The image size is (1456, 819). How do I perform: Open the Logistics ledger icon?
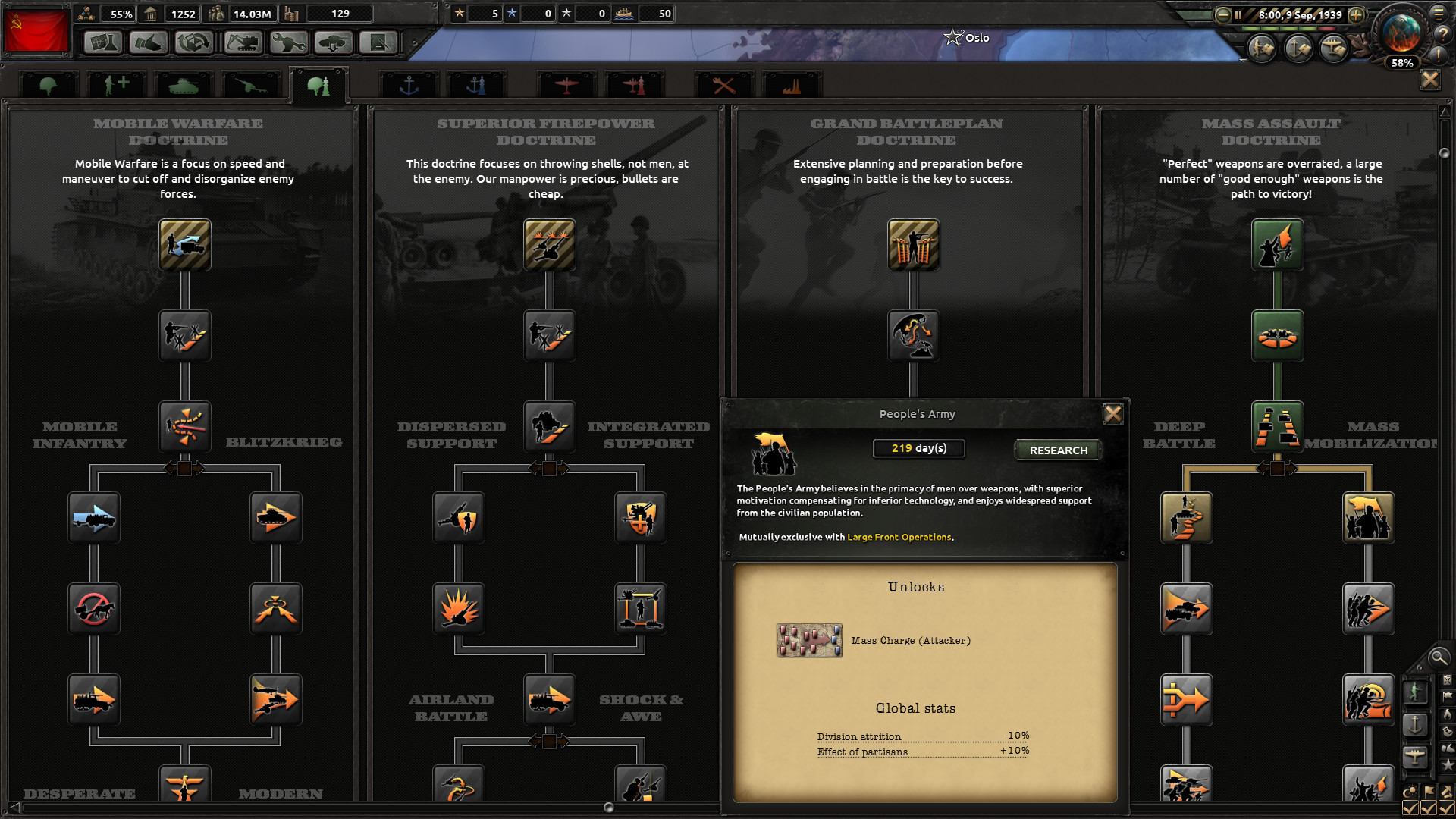coord(379,42)
